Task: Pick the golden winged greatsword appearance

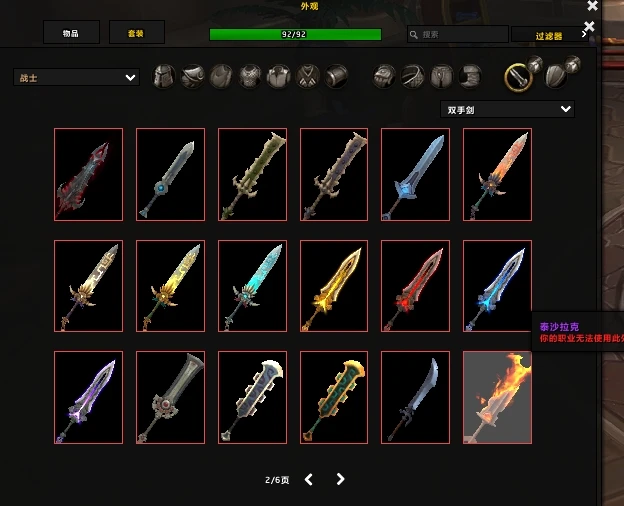Action: point(334,286)
